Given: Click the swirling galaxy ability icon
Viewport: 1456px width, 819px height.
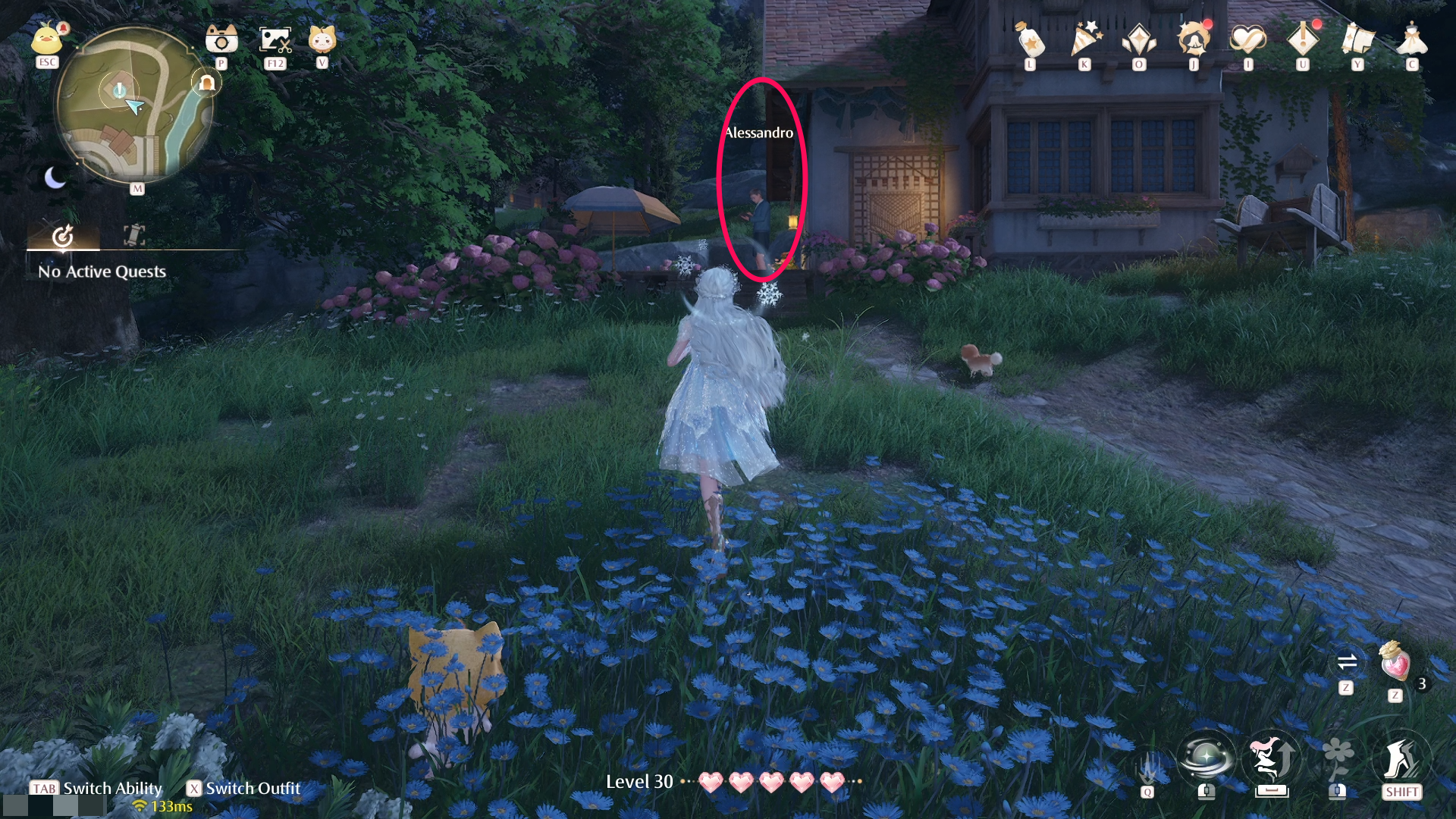Looking at the screenshot, I should pos(1204,758).
